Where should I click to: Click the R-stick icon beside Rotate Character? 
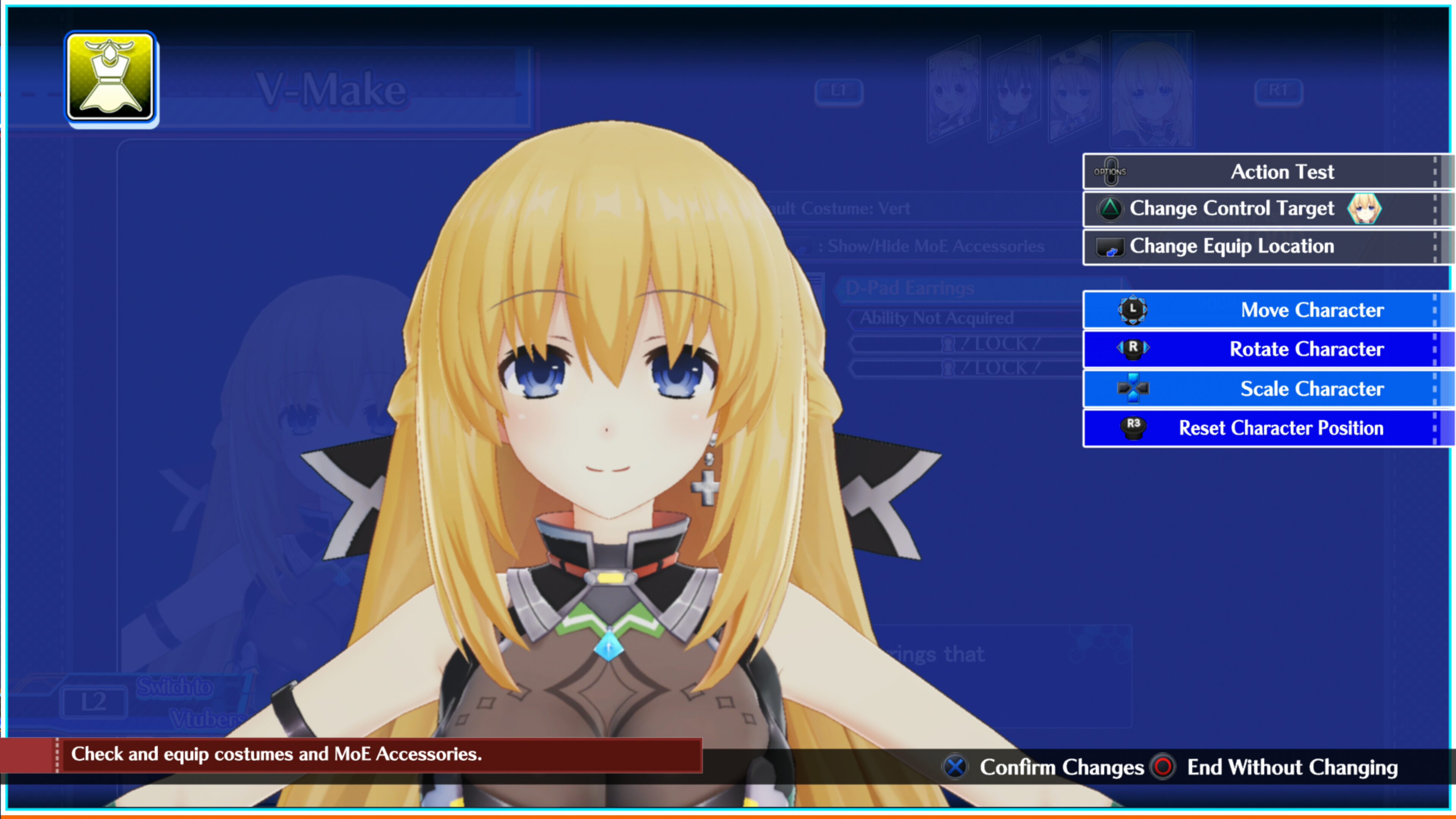[1133, 349]
